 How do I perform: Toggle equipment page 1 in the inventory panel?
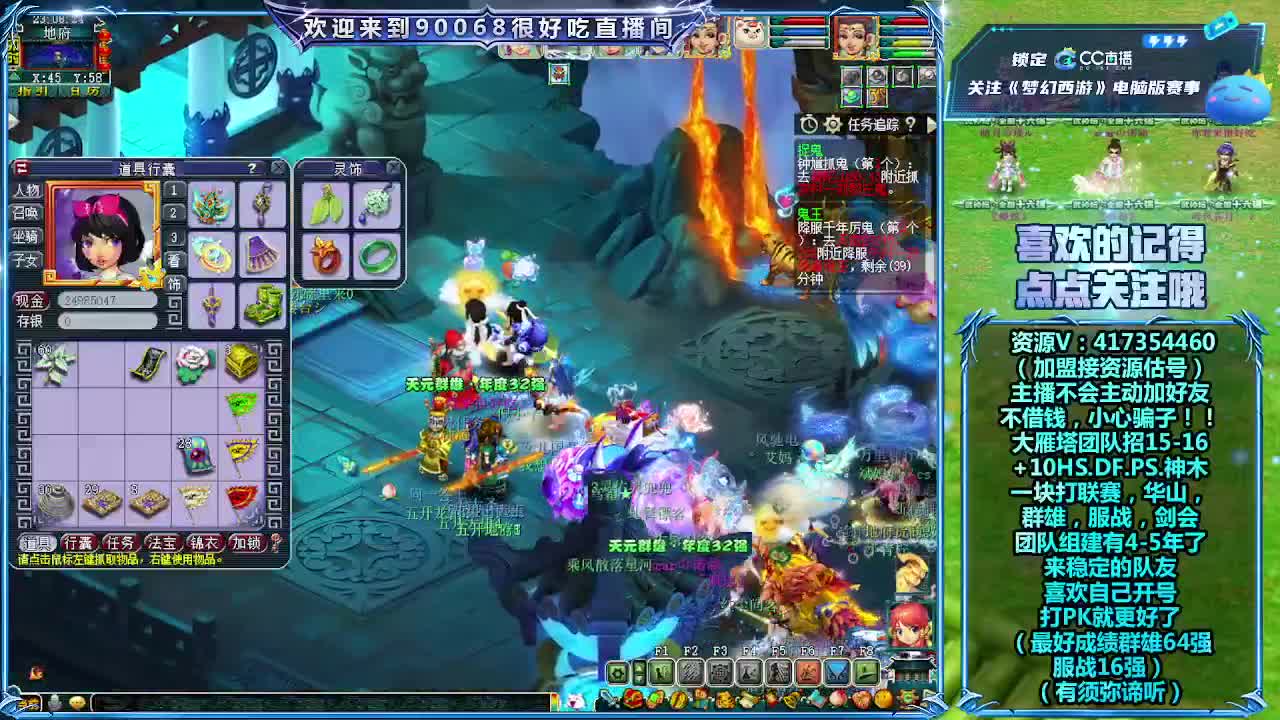pyautogui.click(x=174, y=191)
